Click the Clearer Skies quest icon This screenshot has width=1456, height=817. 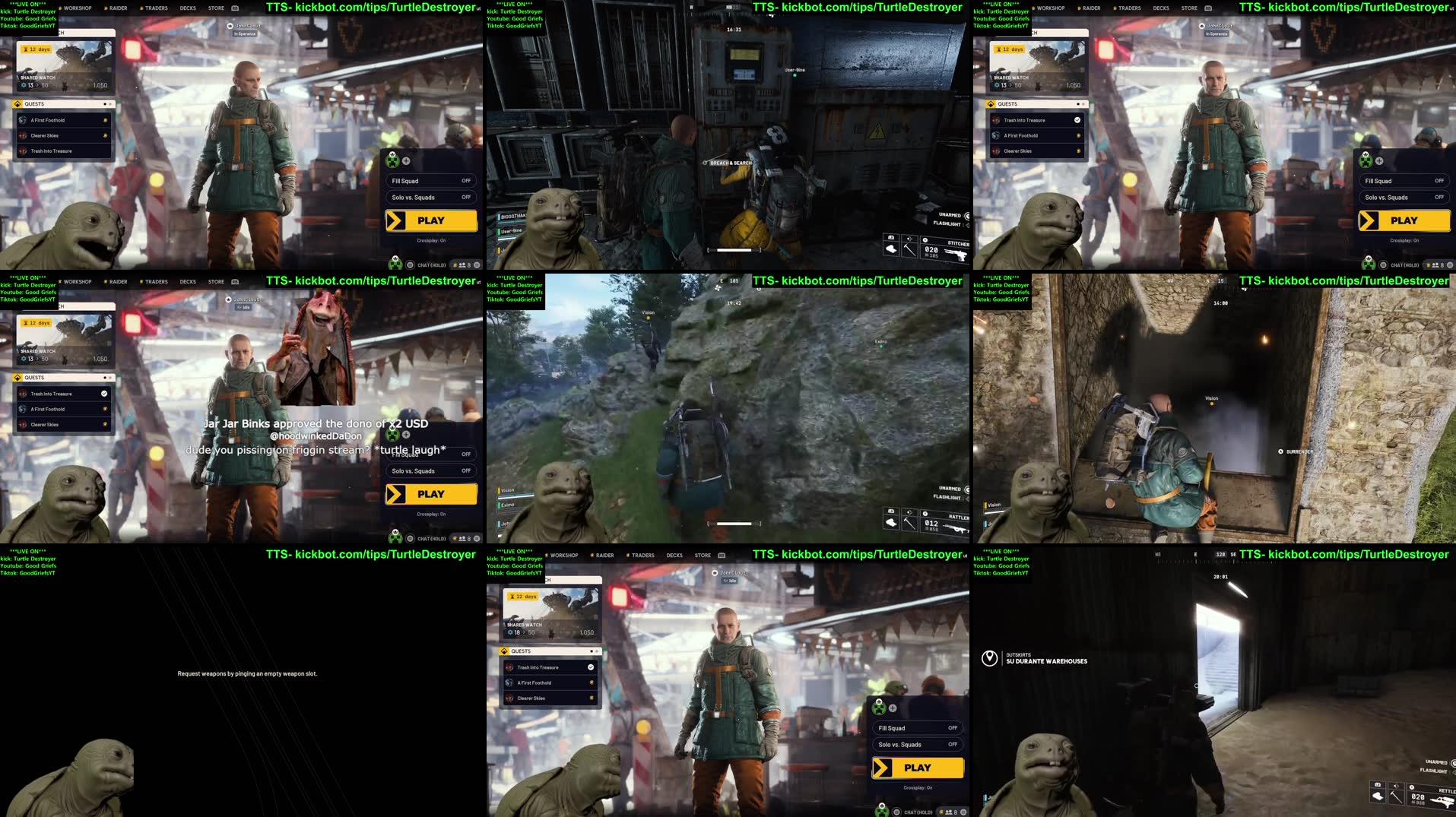(23, 135)
